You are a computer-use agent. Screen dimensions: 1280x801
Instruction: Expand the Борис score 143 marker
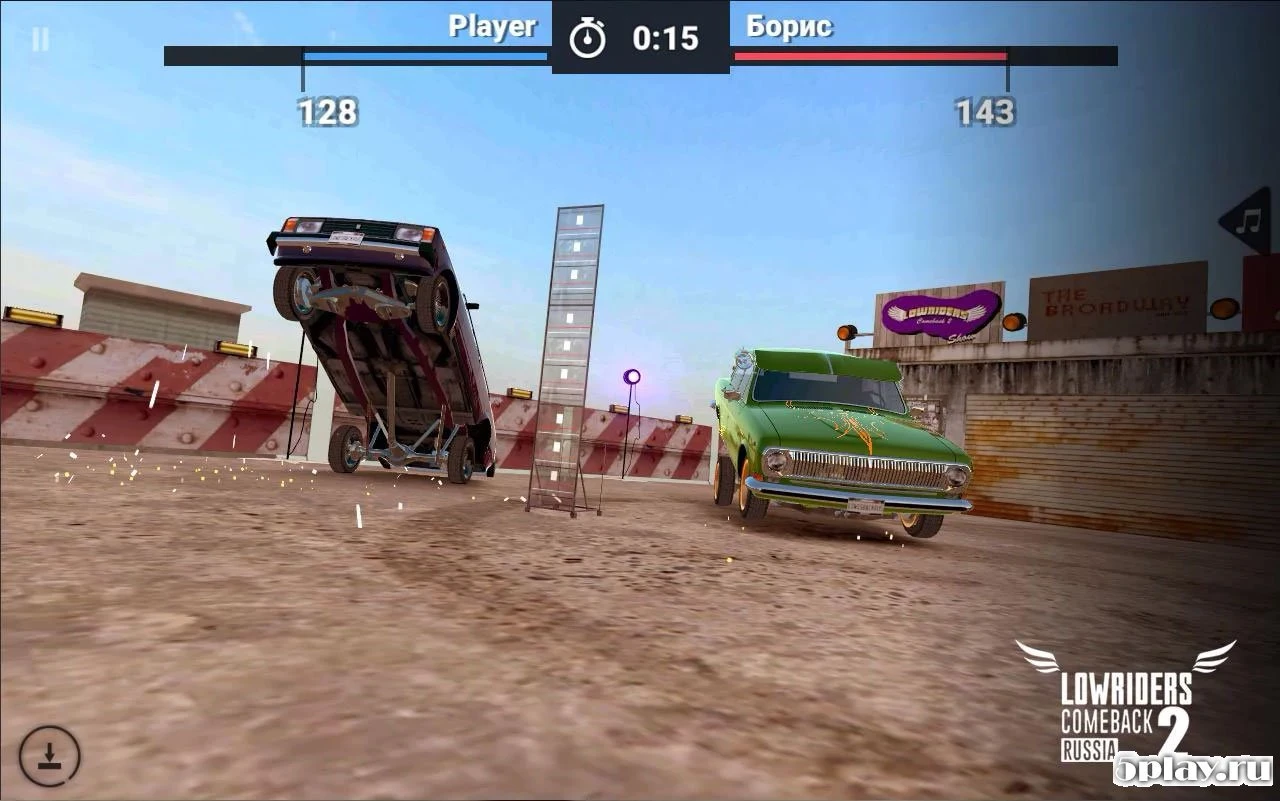click(x=983, y=112)
